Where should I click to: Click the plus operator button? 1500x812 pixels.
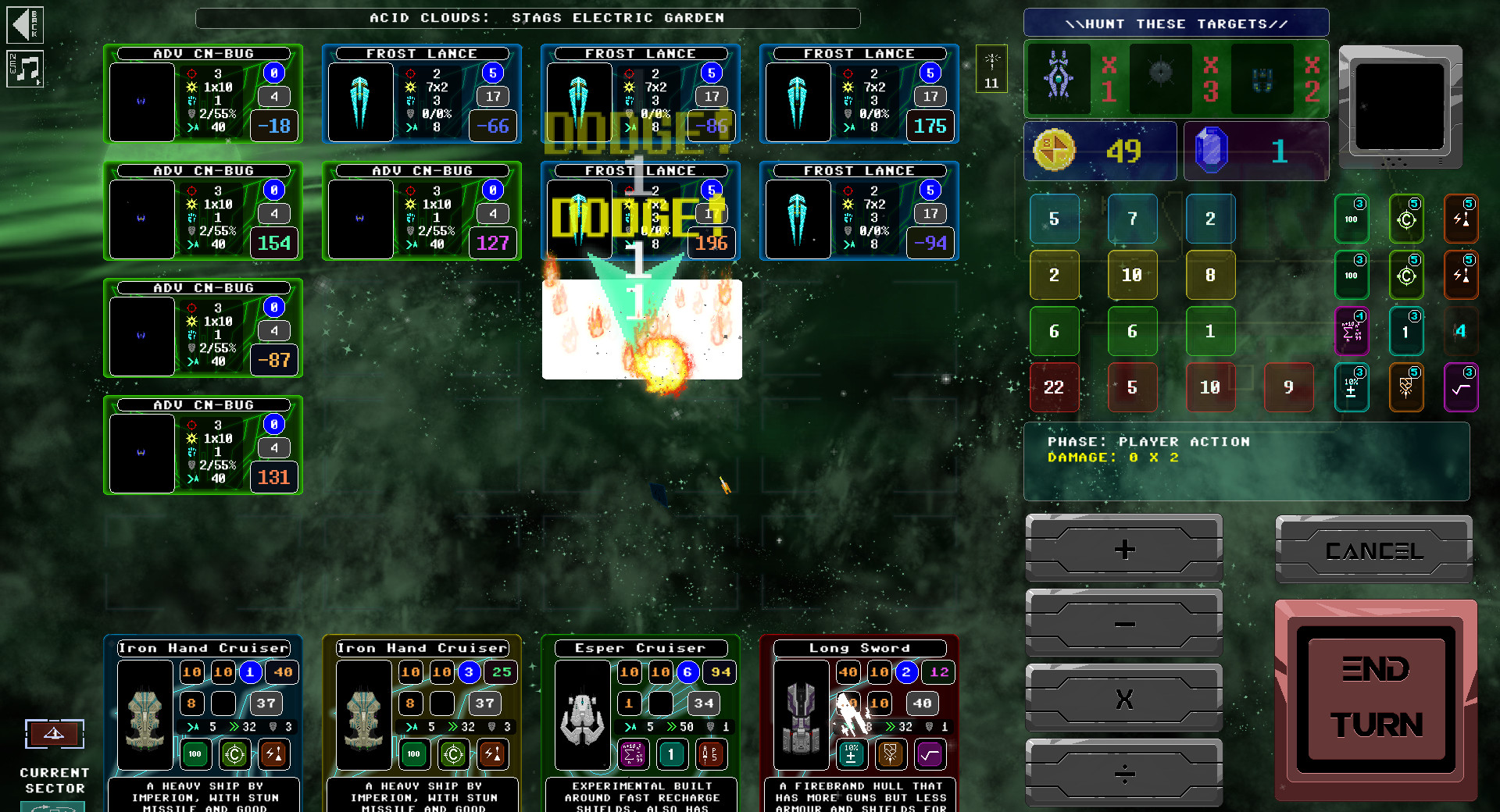(1123, 549)
